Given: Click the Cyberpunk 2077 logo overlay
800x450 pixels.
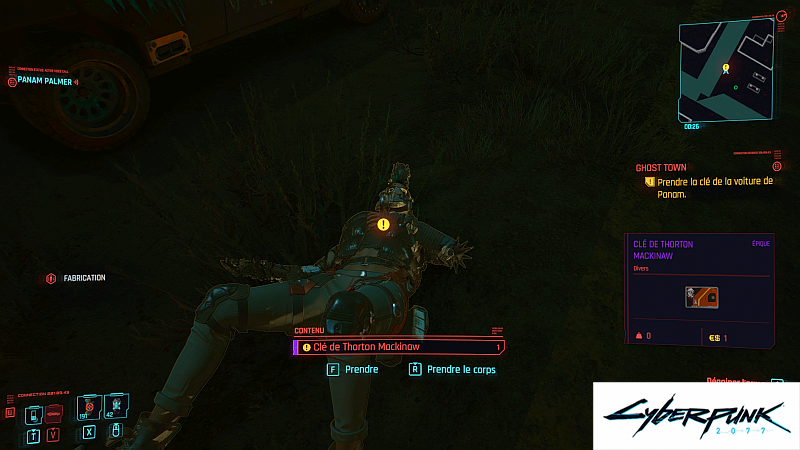Looking at the screenshot, I should coord(696,415).
